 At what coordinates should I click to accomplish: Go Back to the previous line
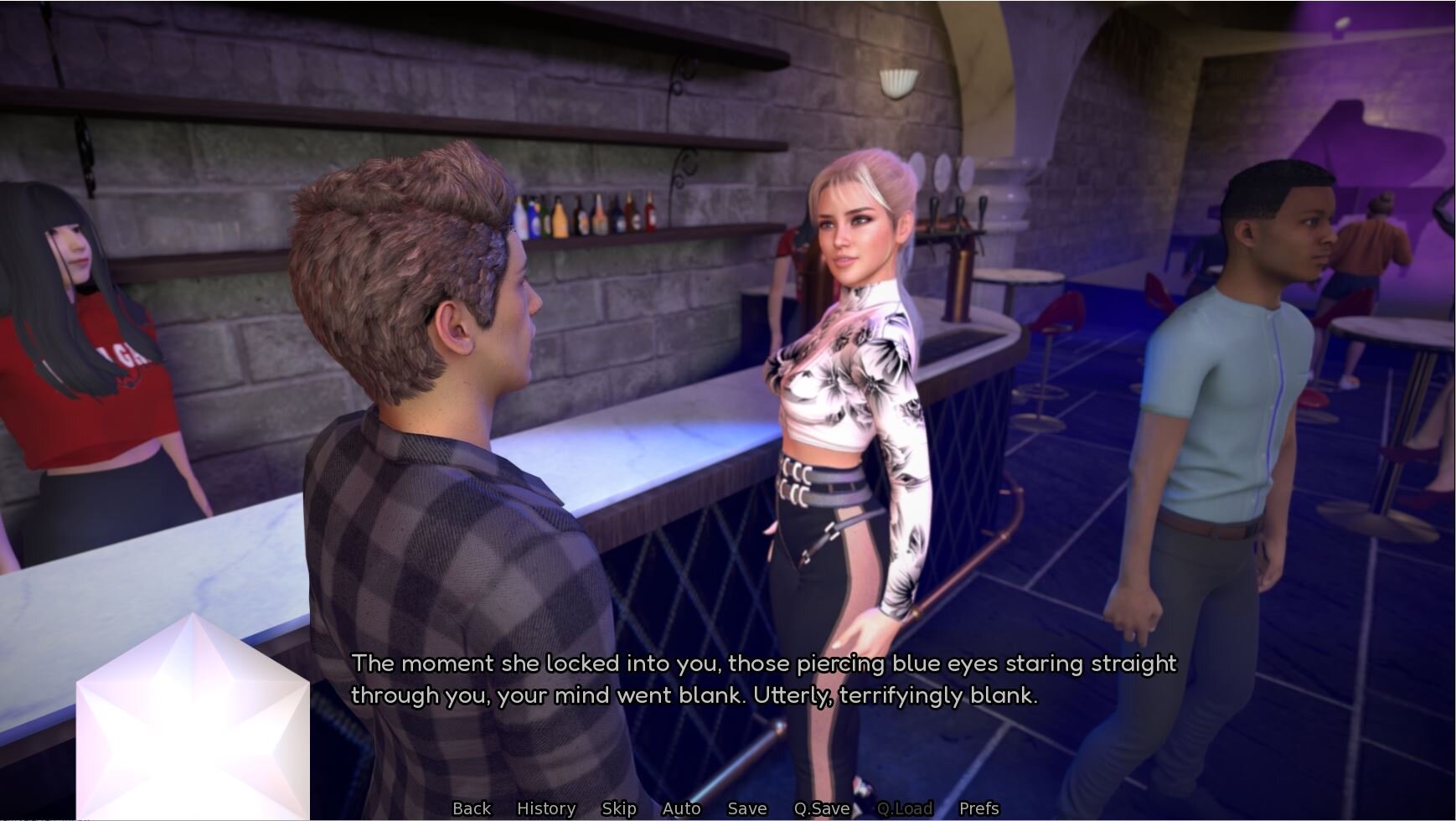tap(472, 808)
